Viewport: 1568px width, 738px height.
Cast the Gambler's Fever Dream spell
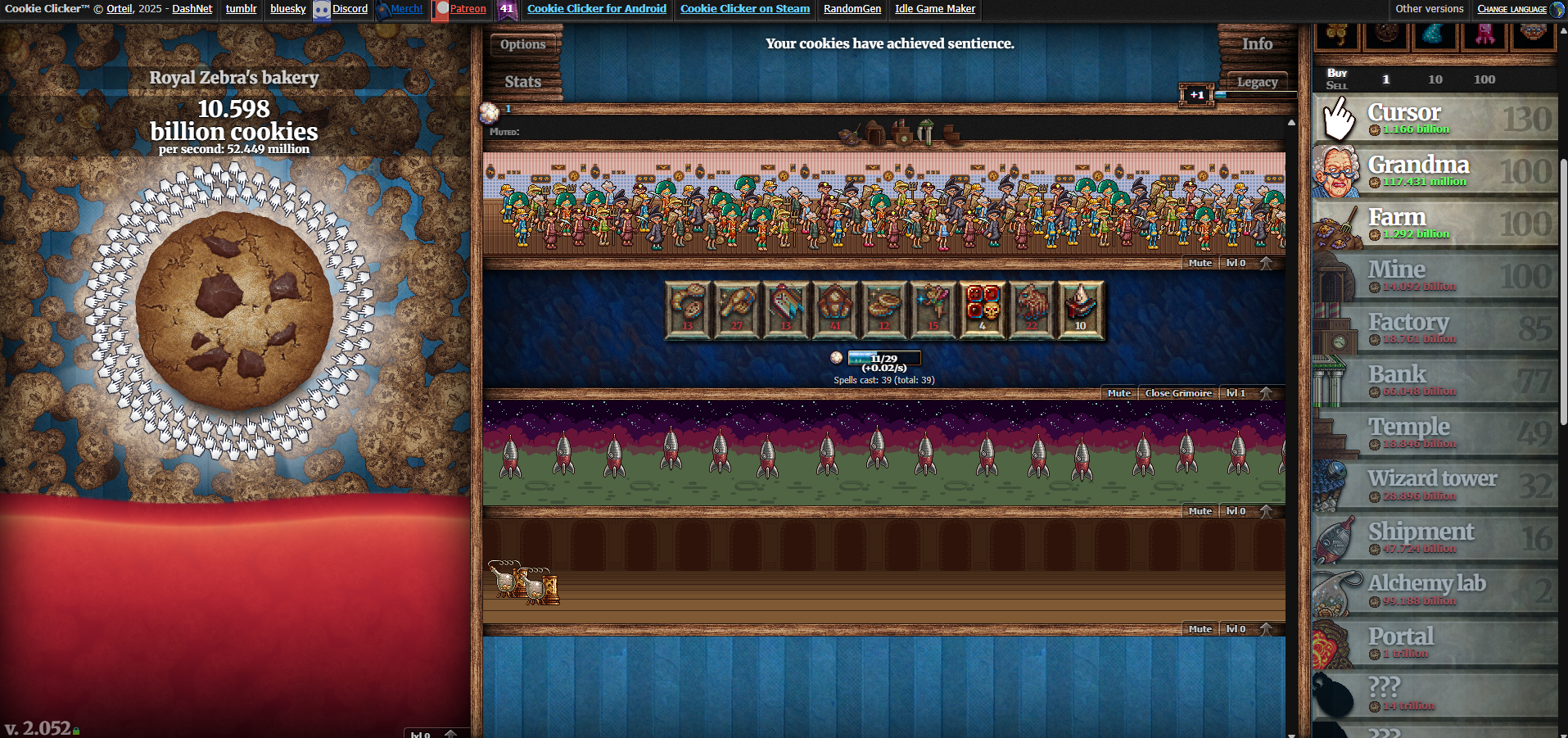coord(983,309)
